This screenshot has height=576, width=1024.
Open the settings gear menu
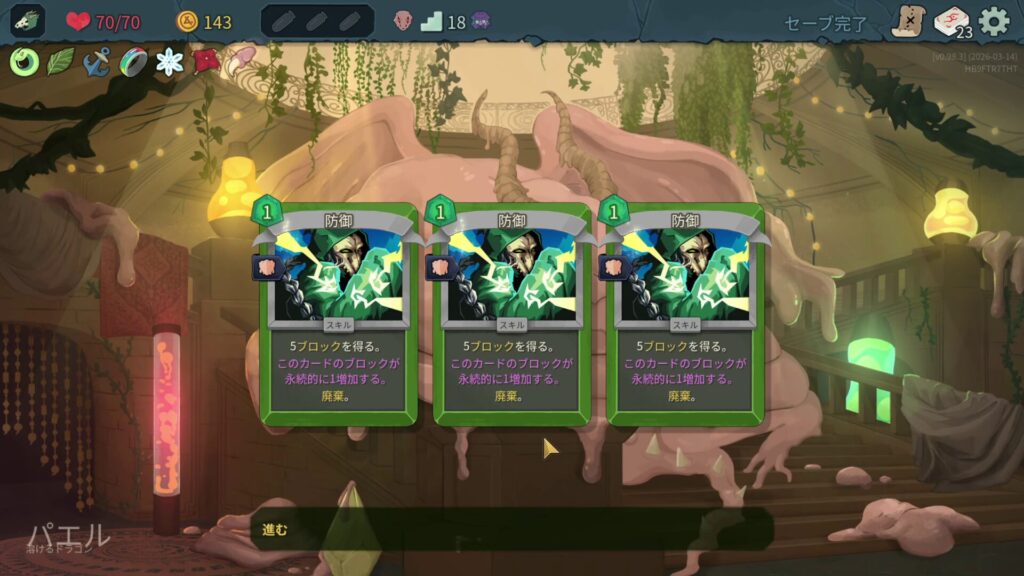(x=993, y=21)
